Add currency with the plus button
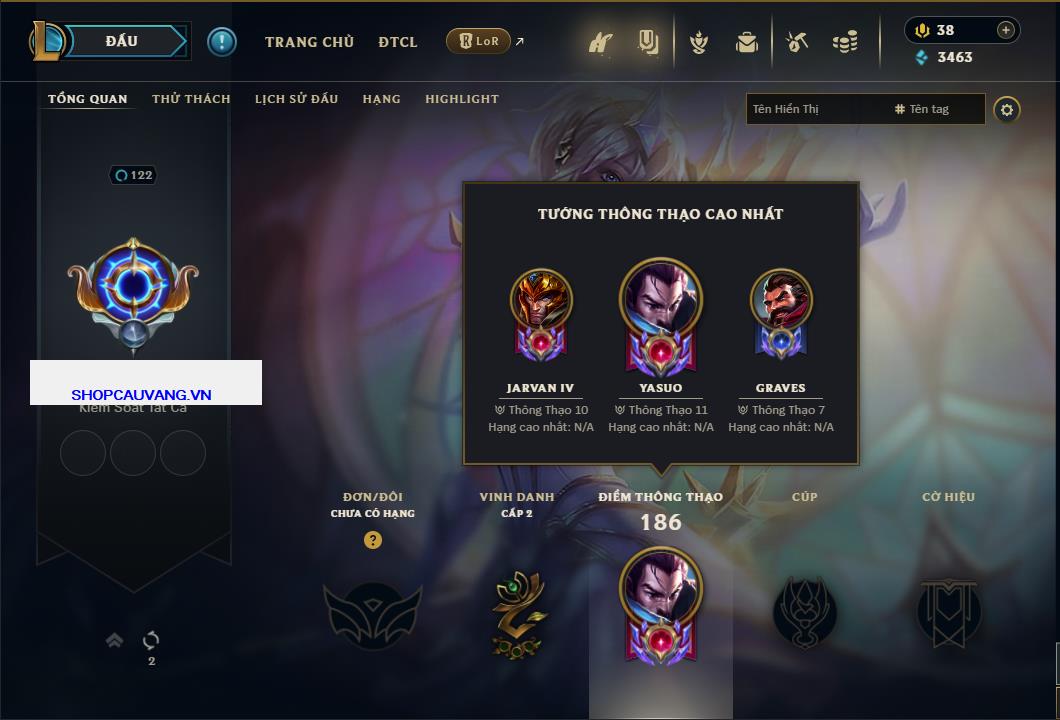 (1006, 30)
